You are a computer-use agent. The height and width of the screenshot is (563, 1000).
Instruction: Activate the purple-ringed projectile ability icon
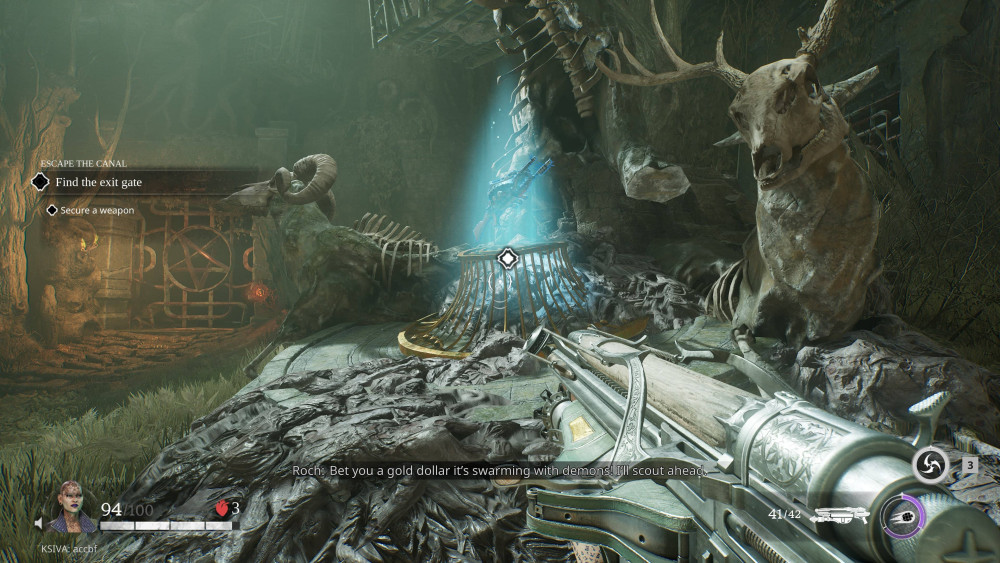(x=903, y=516)
